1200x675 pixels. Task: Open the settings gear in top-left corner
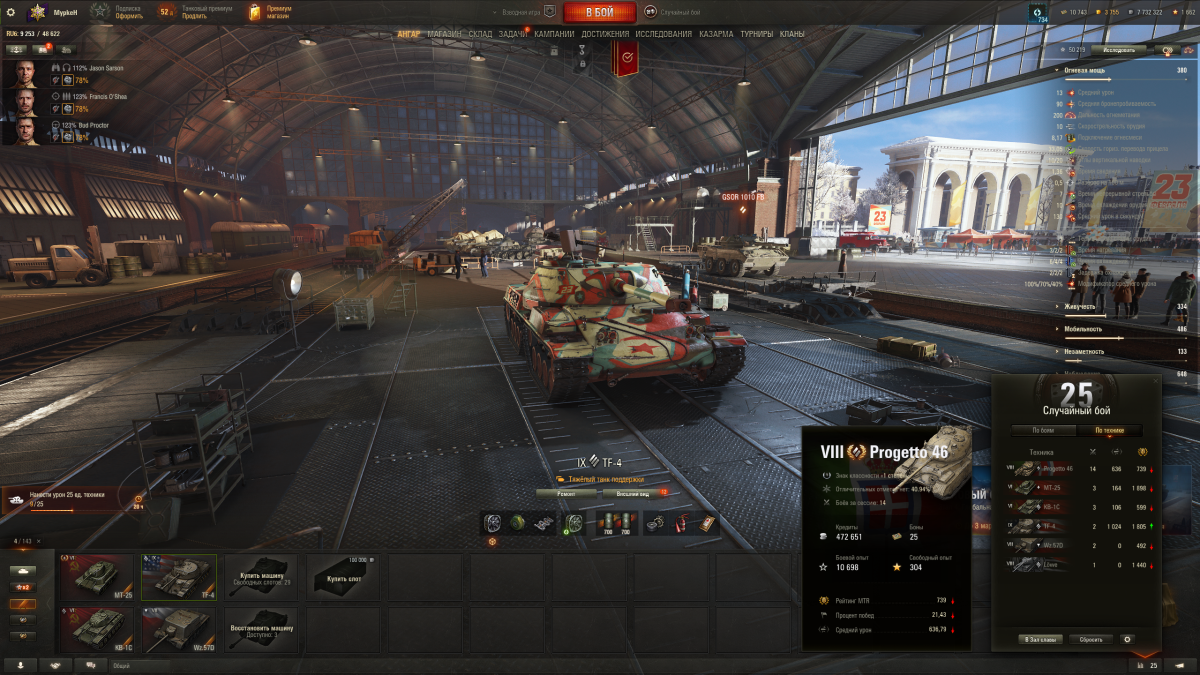(13, 12)
